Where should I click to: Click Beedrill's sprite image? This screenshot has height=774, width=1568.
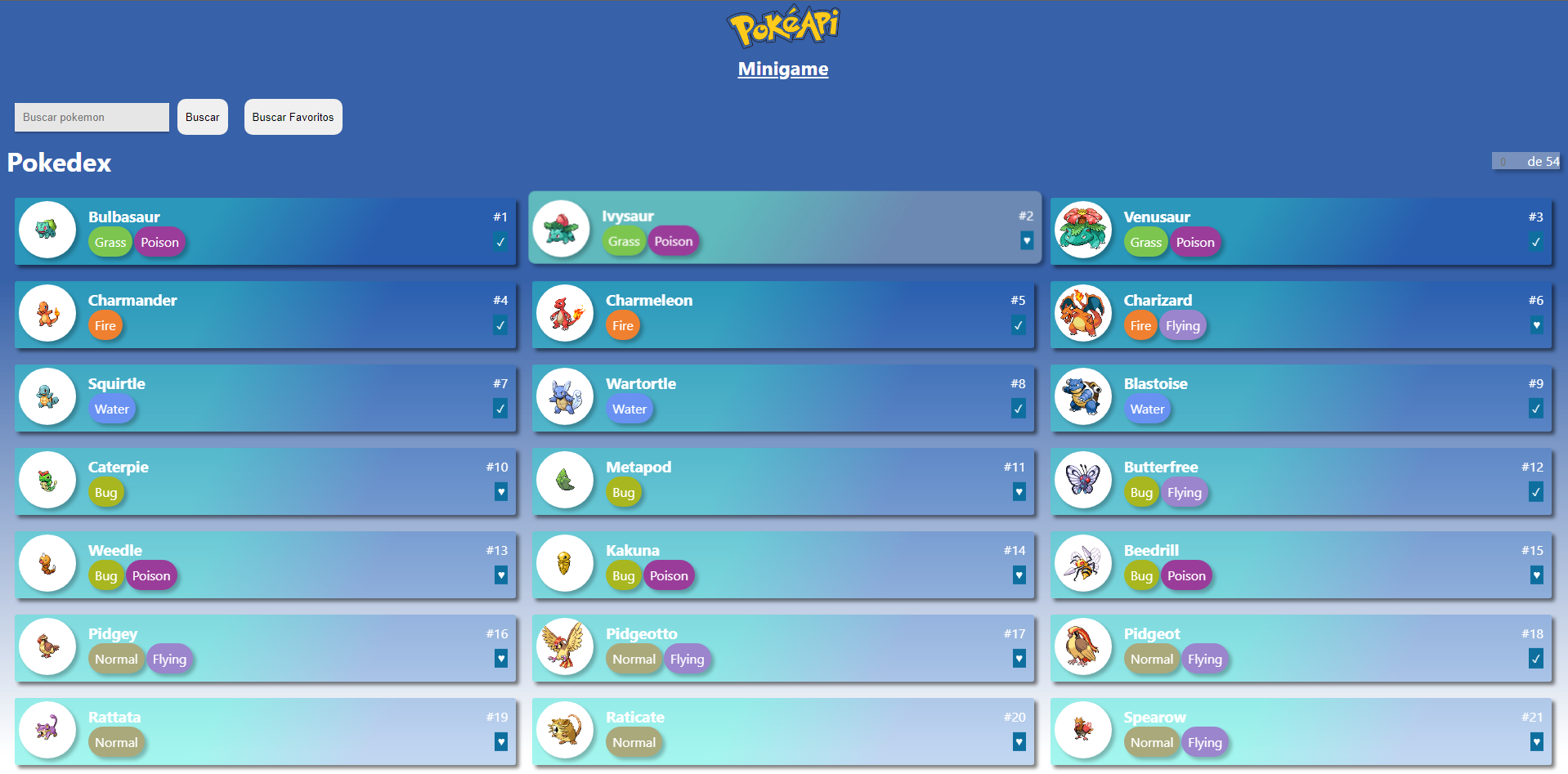point(1083,563)
